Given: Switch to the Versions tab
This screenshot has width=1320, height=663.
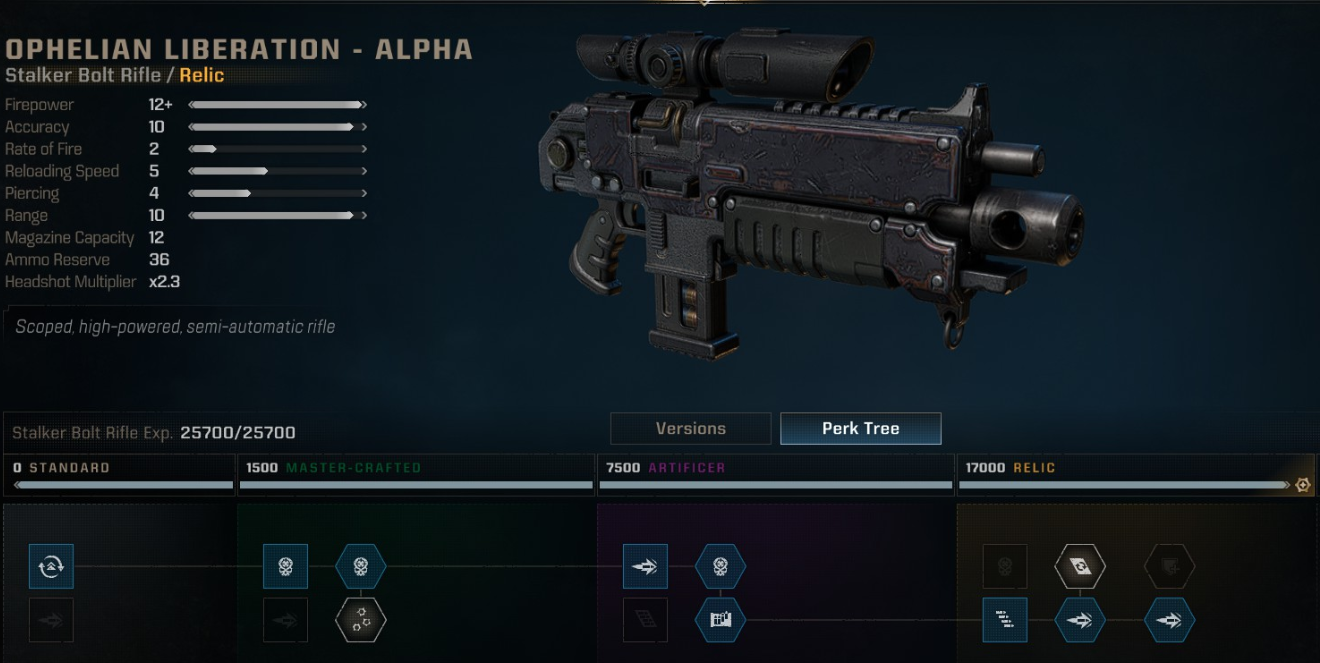Looking at the screenshot, I should click(x=690, y=428).
